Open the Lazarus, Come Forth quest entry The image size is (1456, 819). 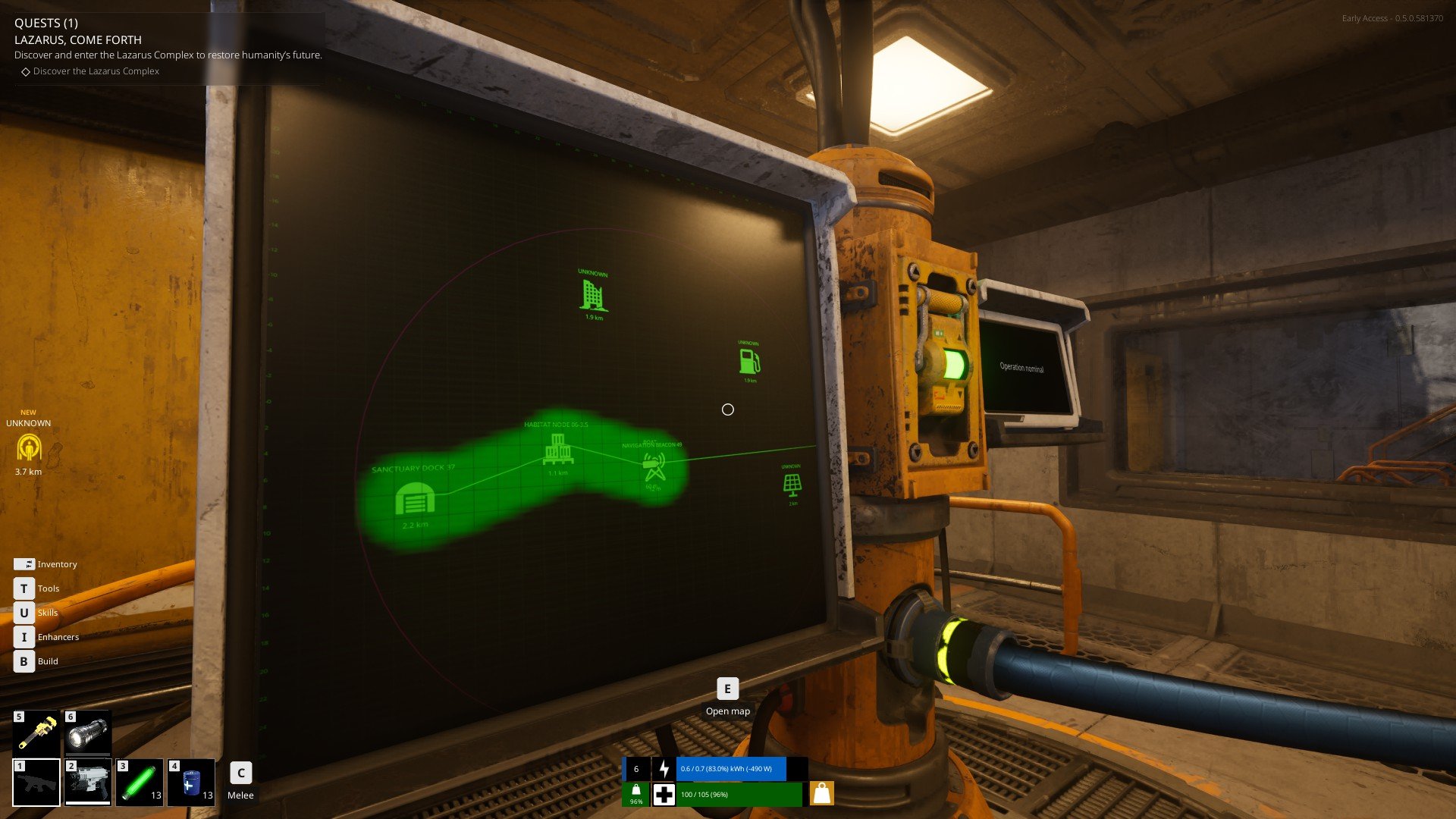(x=78, y=40)
